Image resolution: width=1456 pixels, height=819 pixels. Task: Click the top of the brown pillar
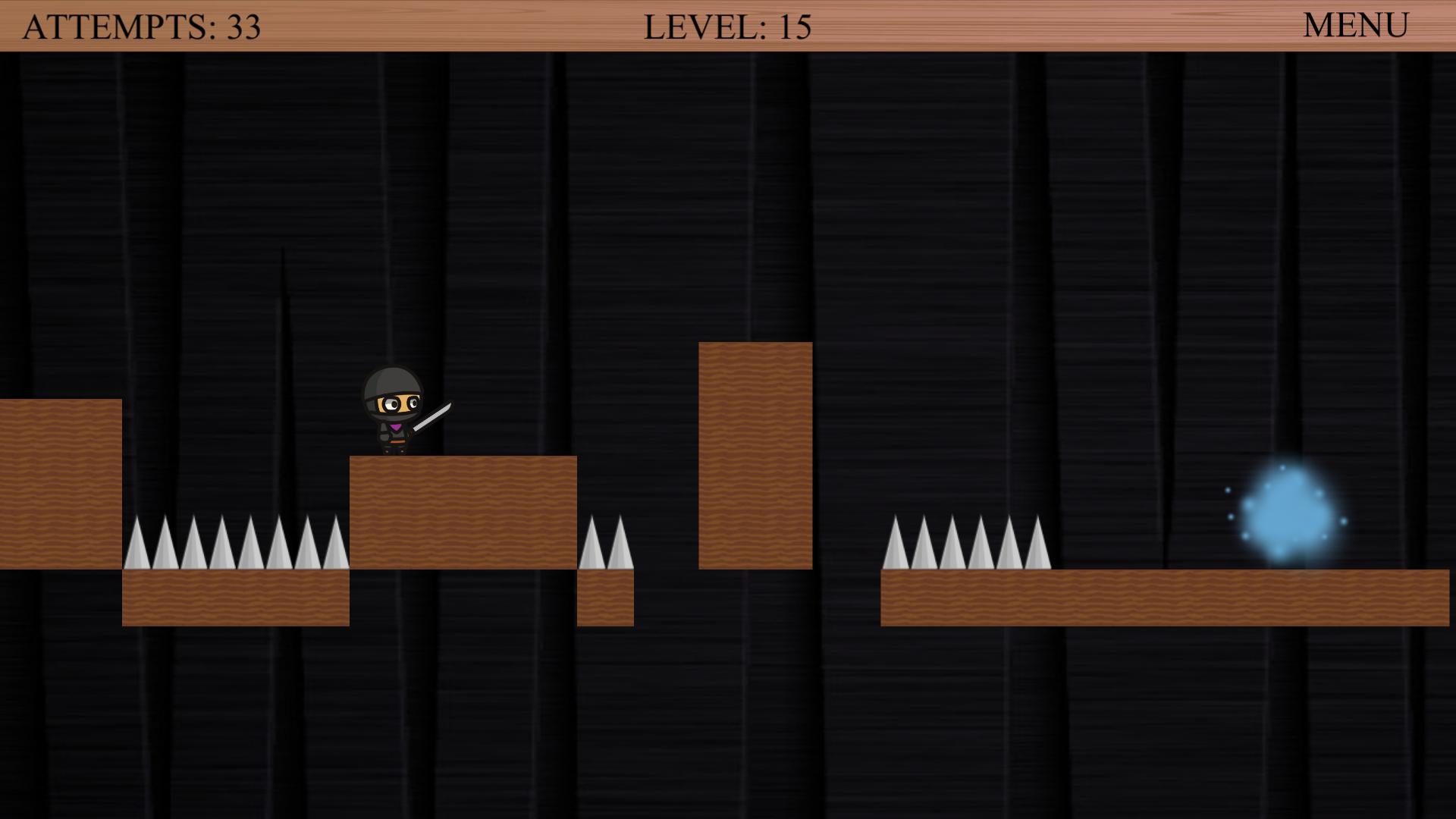coord(755,353)
